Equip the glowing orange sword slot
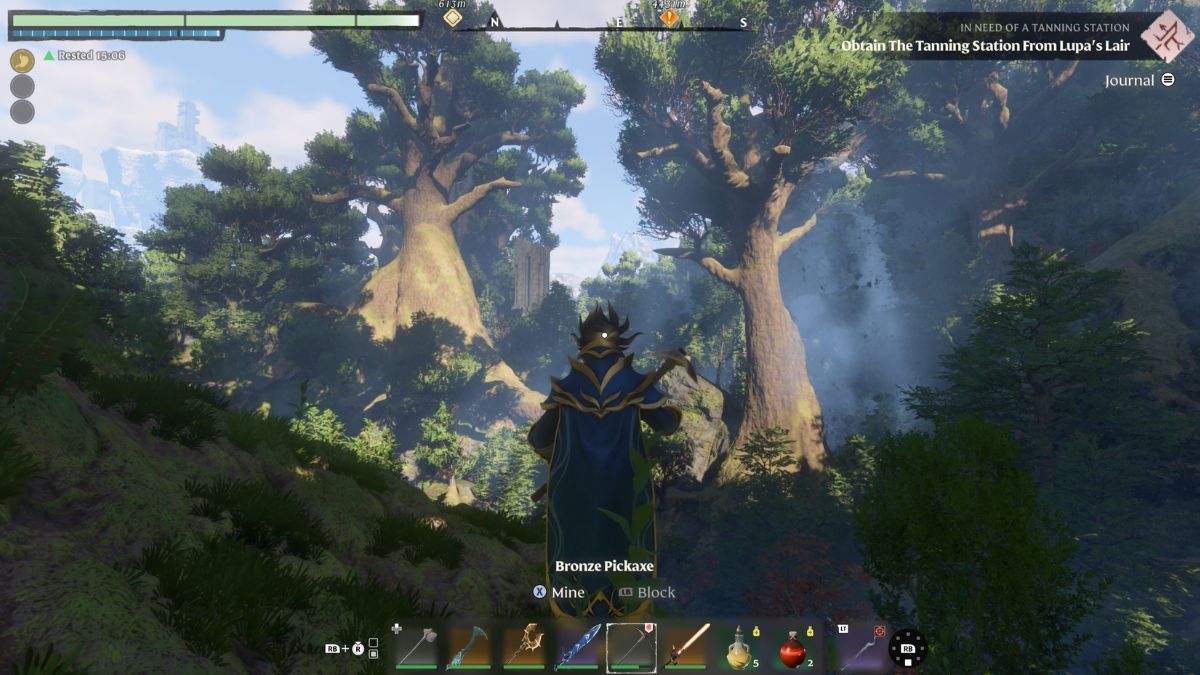The image size is (1200, 675). click(x=686, y=645)
